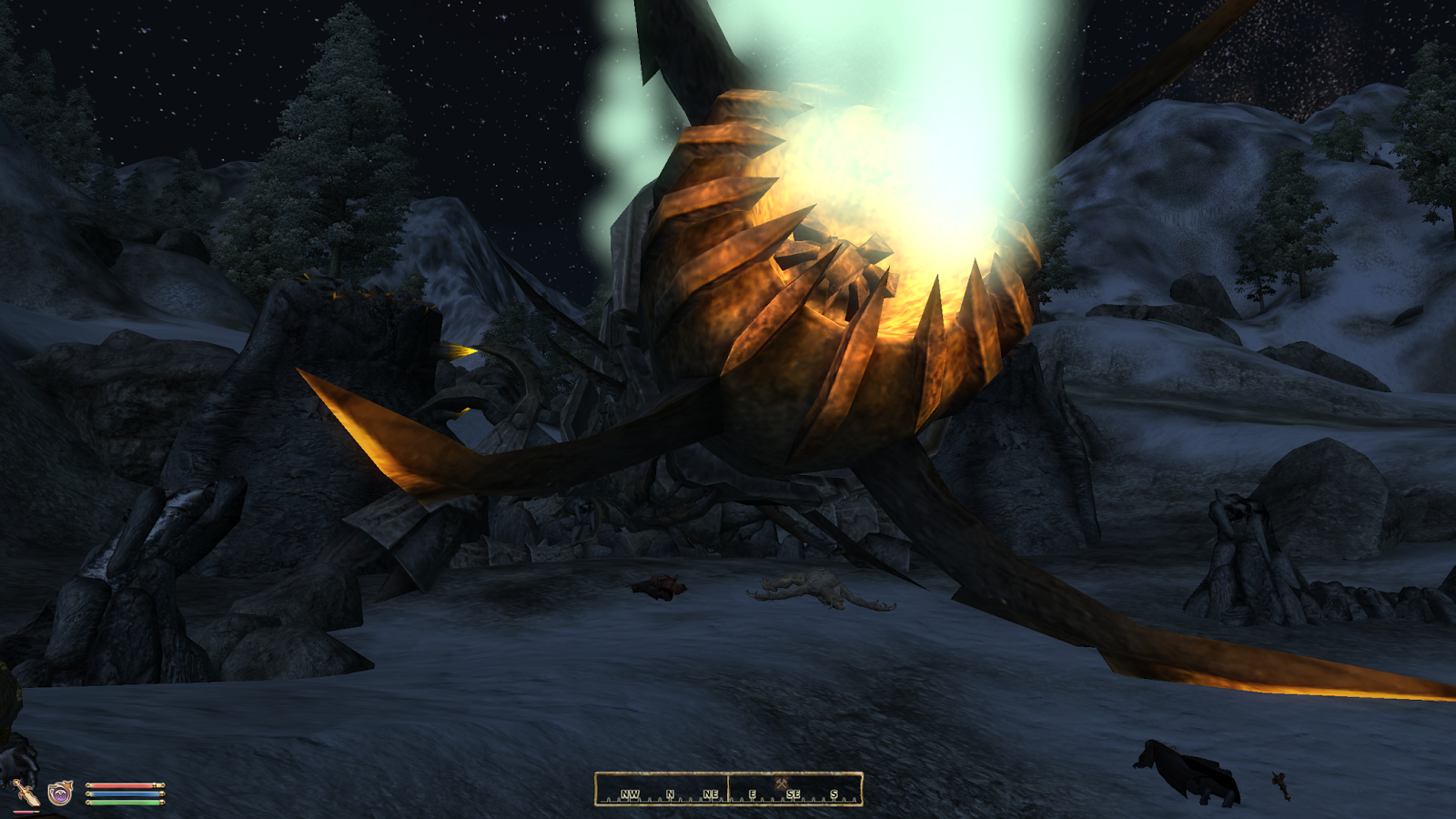The height and width of the screenshot is (819, 1456).
Task: Click the N marker on the compass
Action: [x=670, y=794]
